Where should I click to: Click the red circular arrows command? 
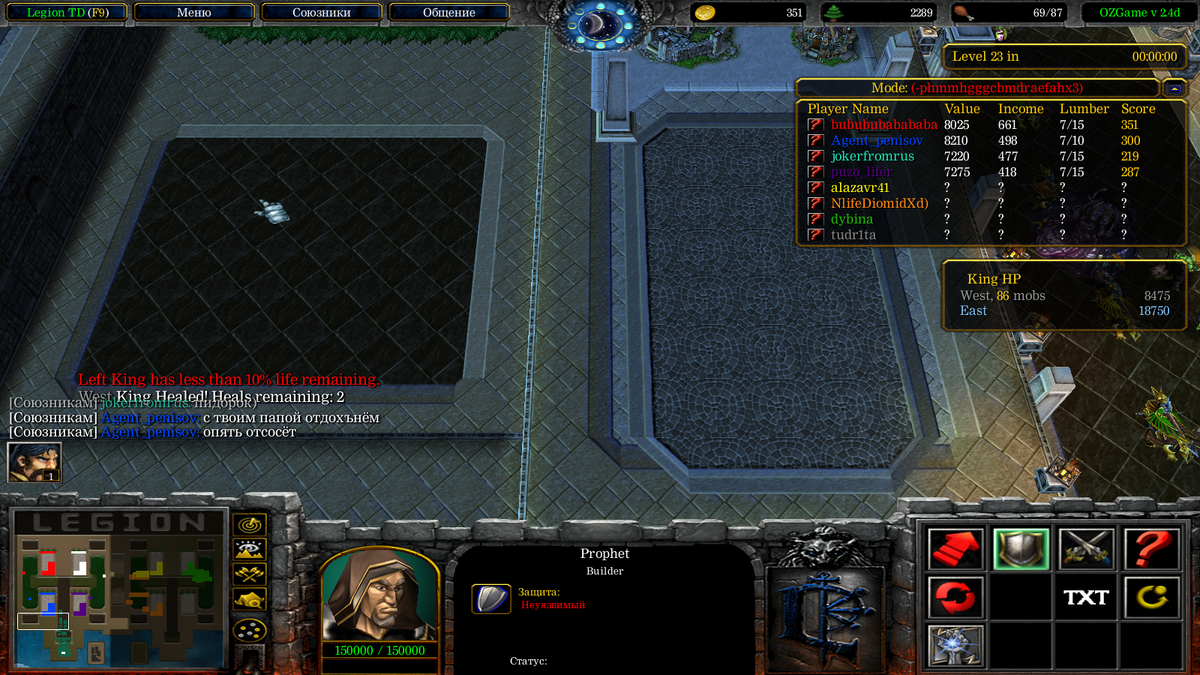955,597
